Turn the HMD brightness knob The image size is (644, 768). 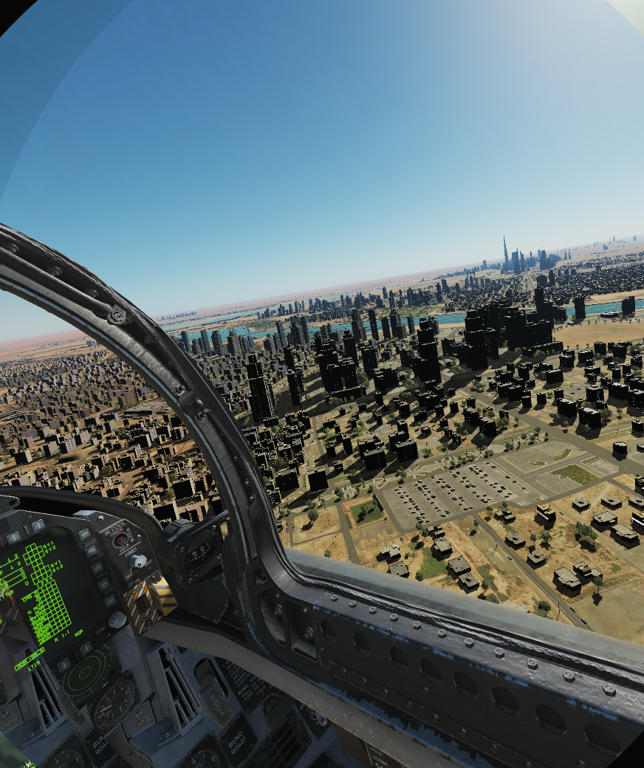coord(137,562)
